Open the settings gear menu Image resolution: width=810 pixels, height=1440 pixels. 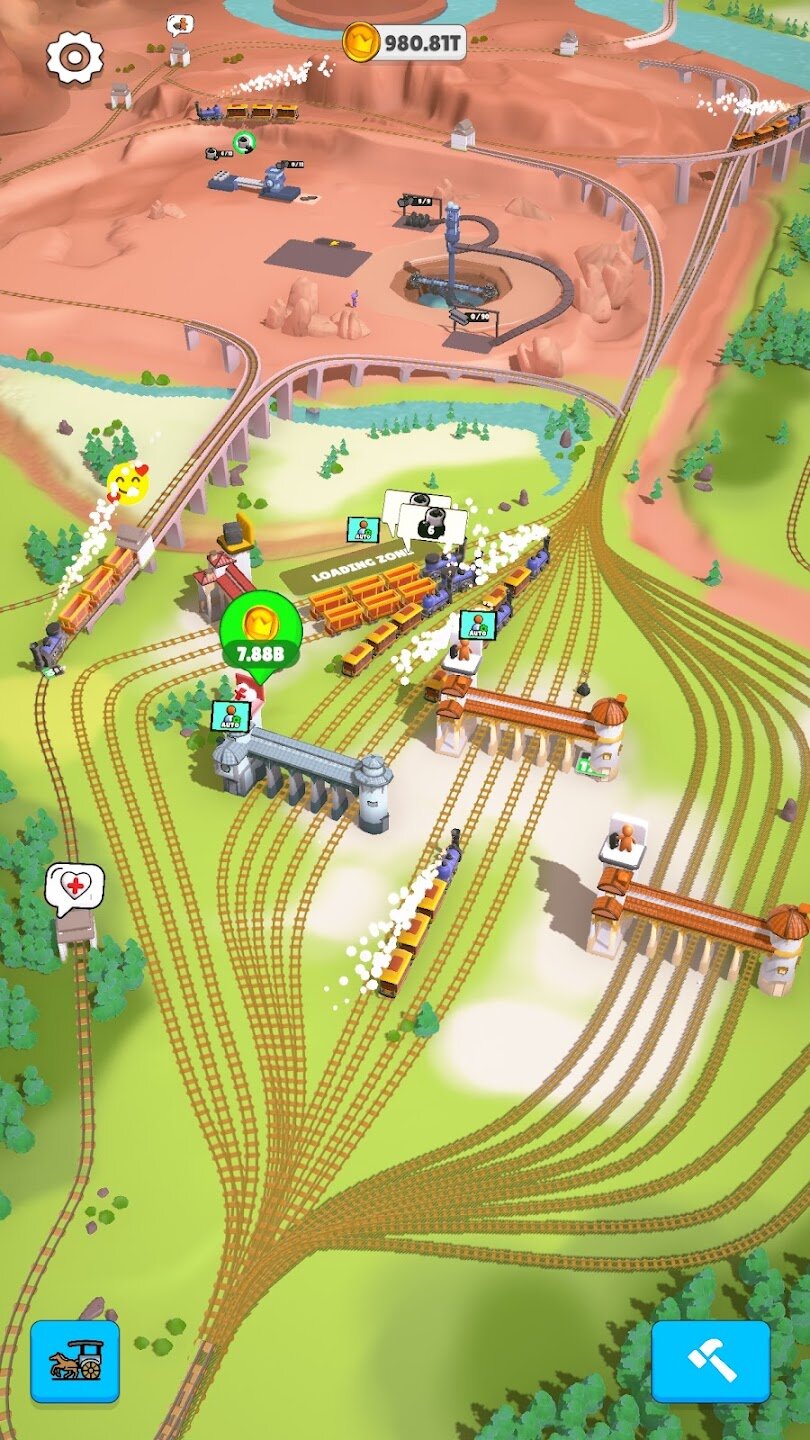pyautogui.click(x=75, y=57)
